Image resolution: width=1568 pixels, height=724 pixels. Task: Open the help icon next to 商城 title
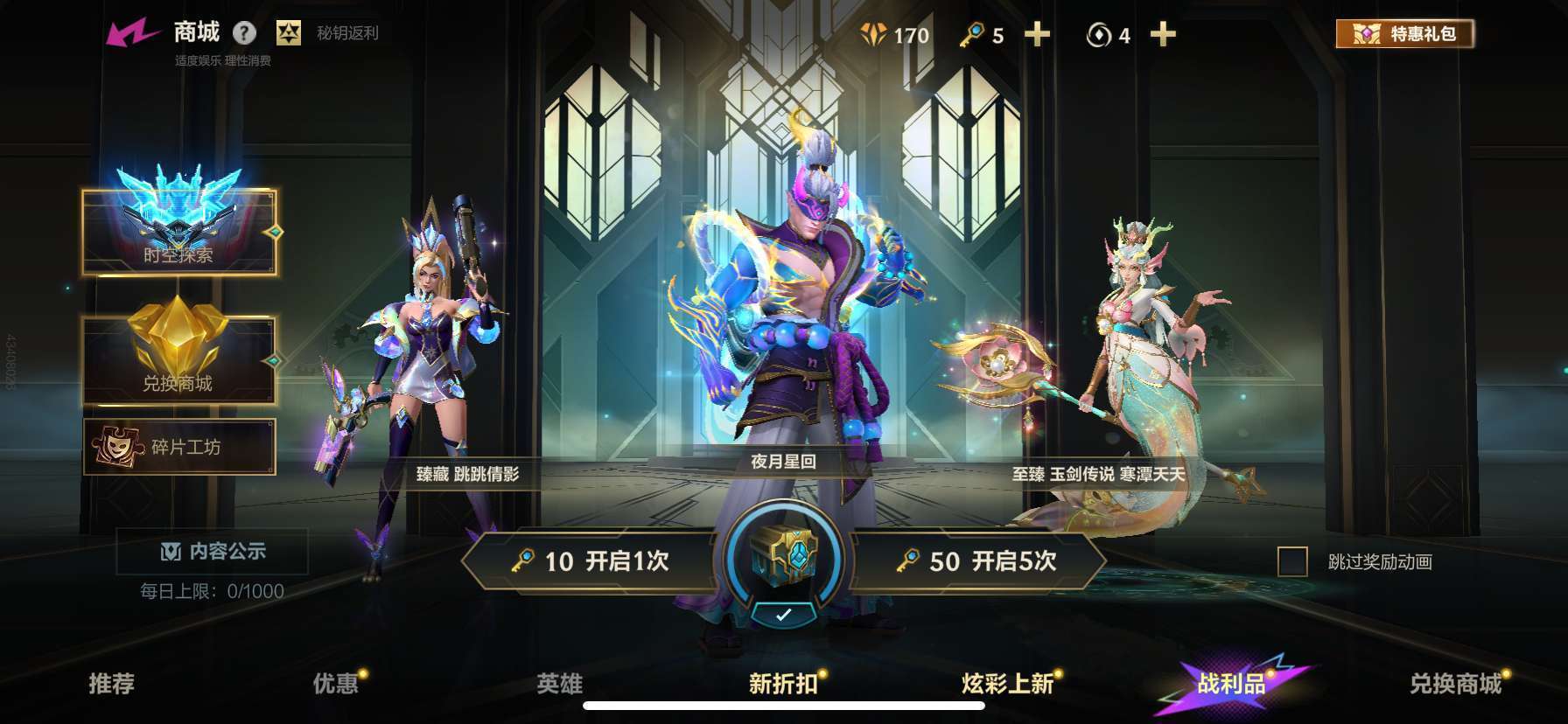(246, 33)
